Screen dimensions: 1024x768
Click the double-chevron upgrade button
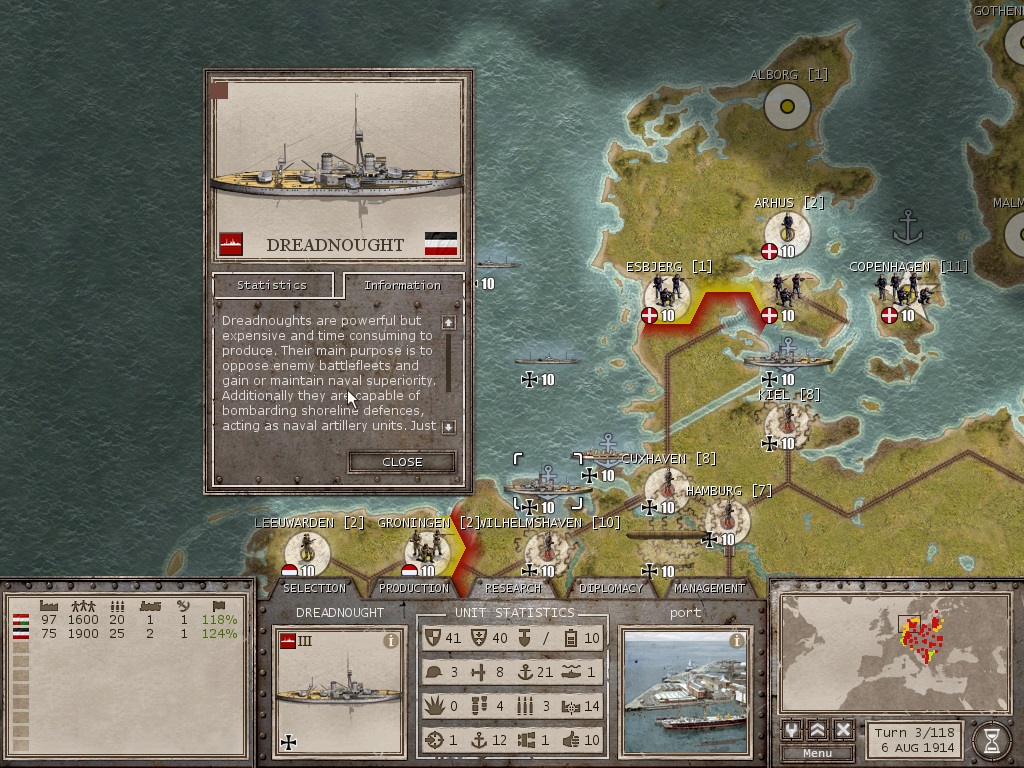tap(817, 730)
